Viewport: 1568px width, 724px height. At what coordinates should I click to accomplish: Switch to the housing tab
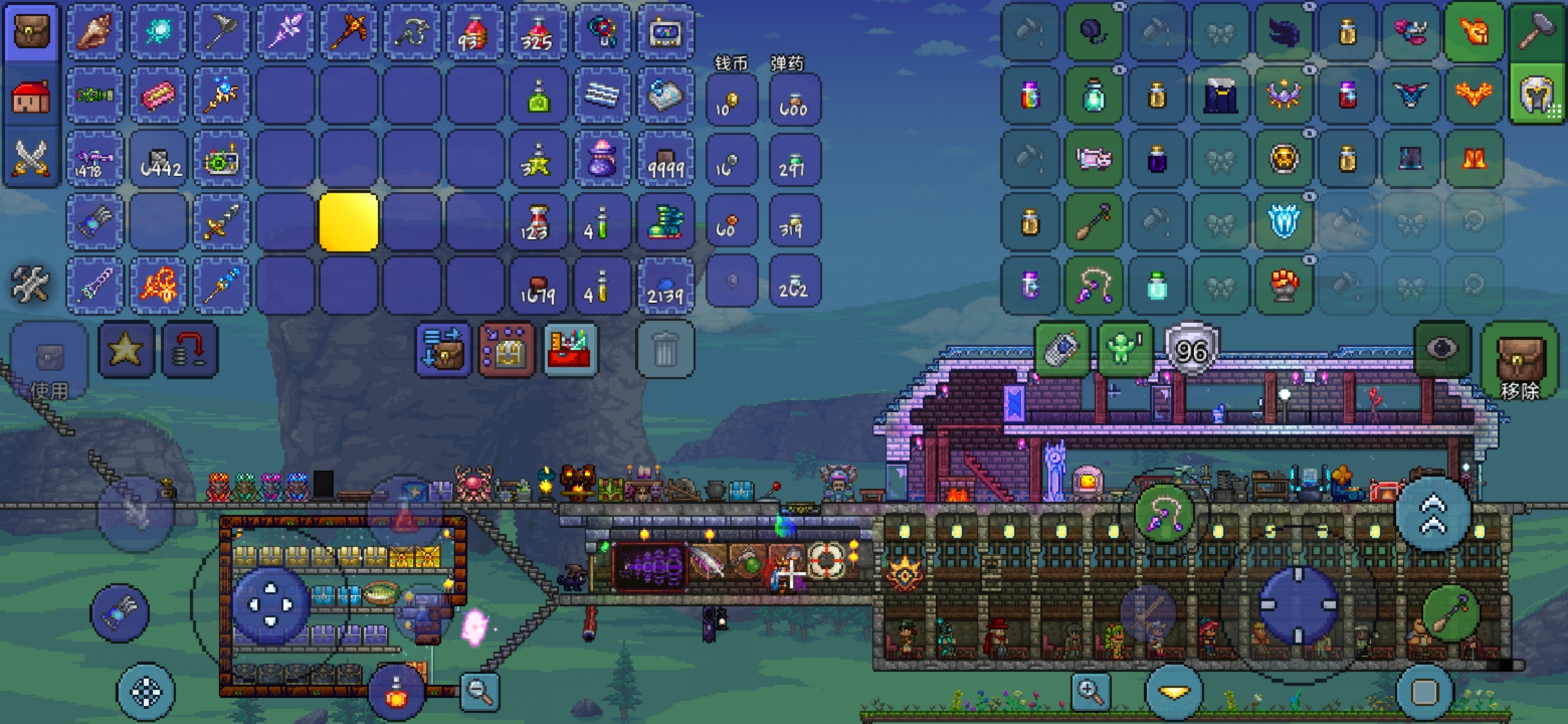pyautogui.click(x=31, y=96)
